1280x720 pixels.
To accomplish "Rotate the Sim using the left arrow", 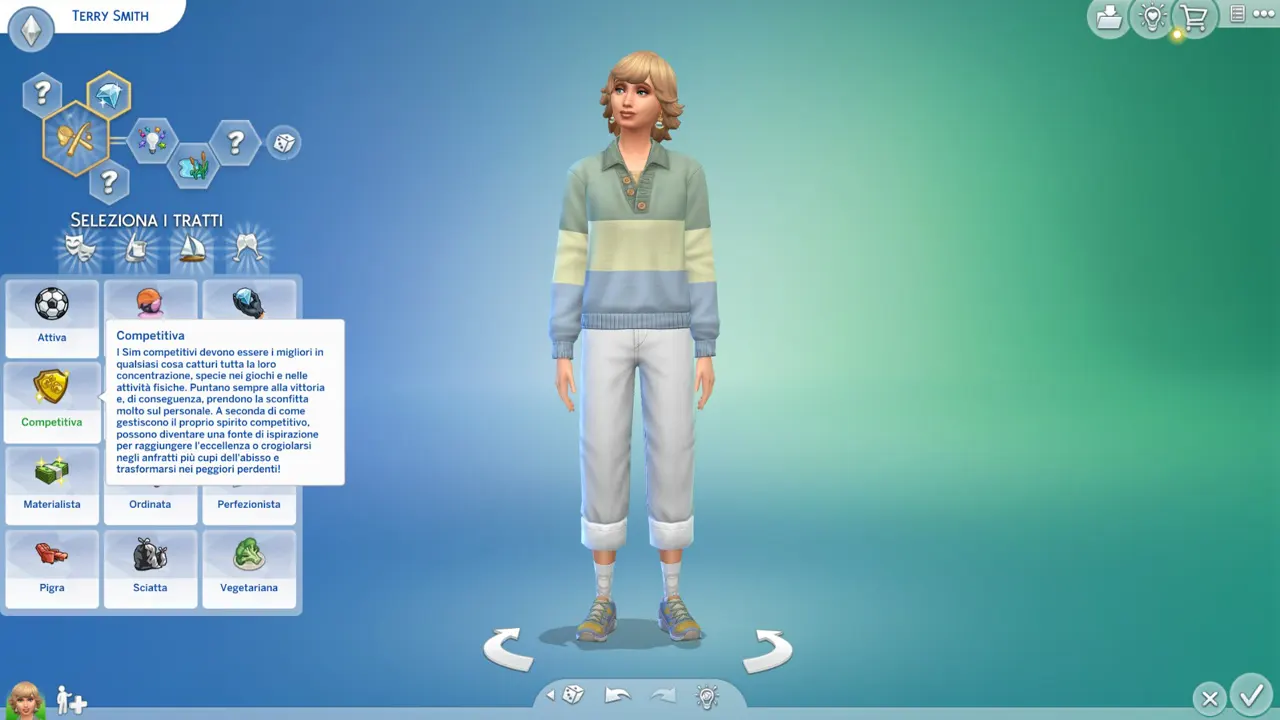I will click(508, 650).
